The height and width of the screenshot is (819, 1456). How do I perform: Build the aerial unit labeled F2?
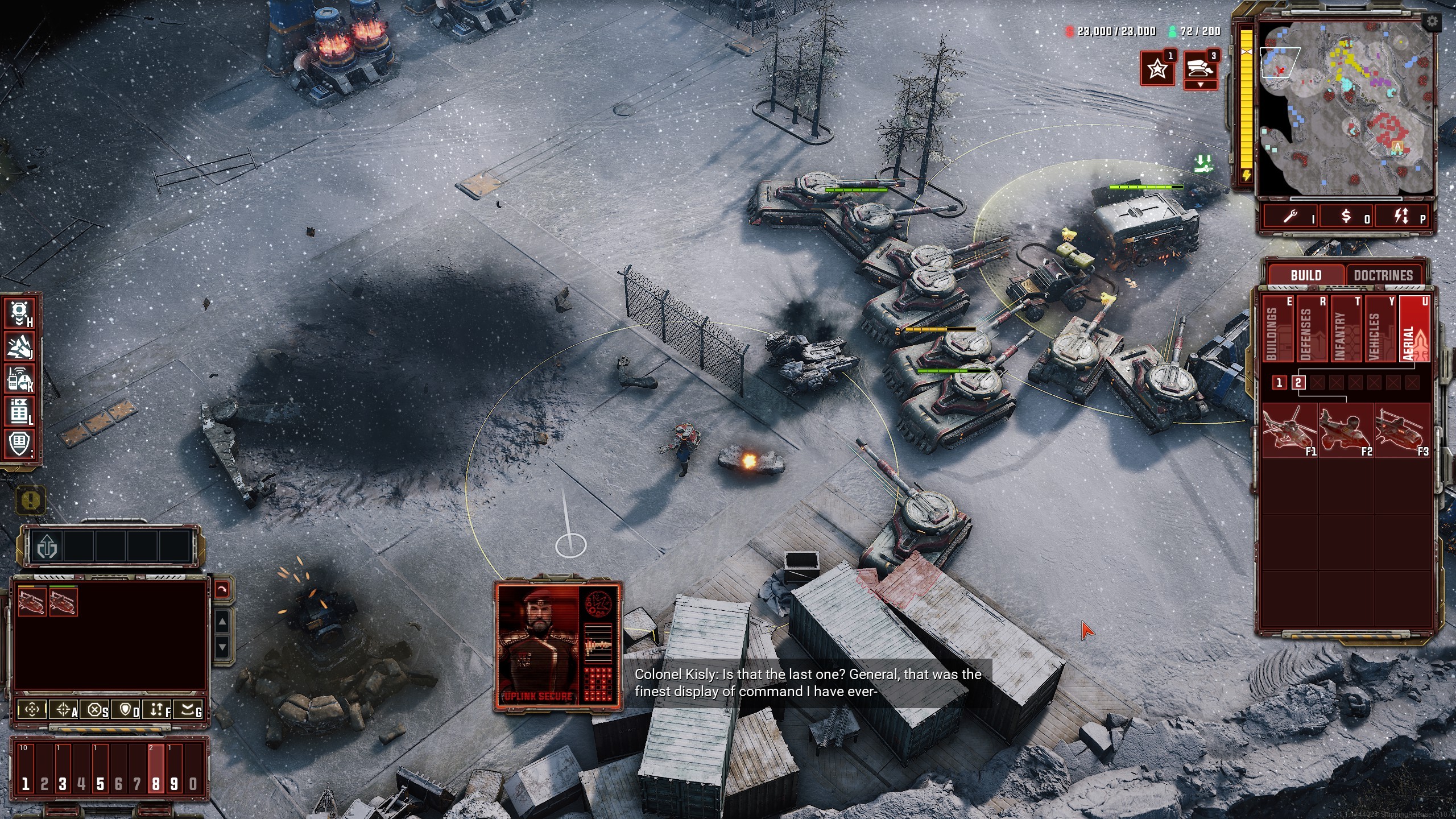coord(1346,430)
